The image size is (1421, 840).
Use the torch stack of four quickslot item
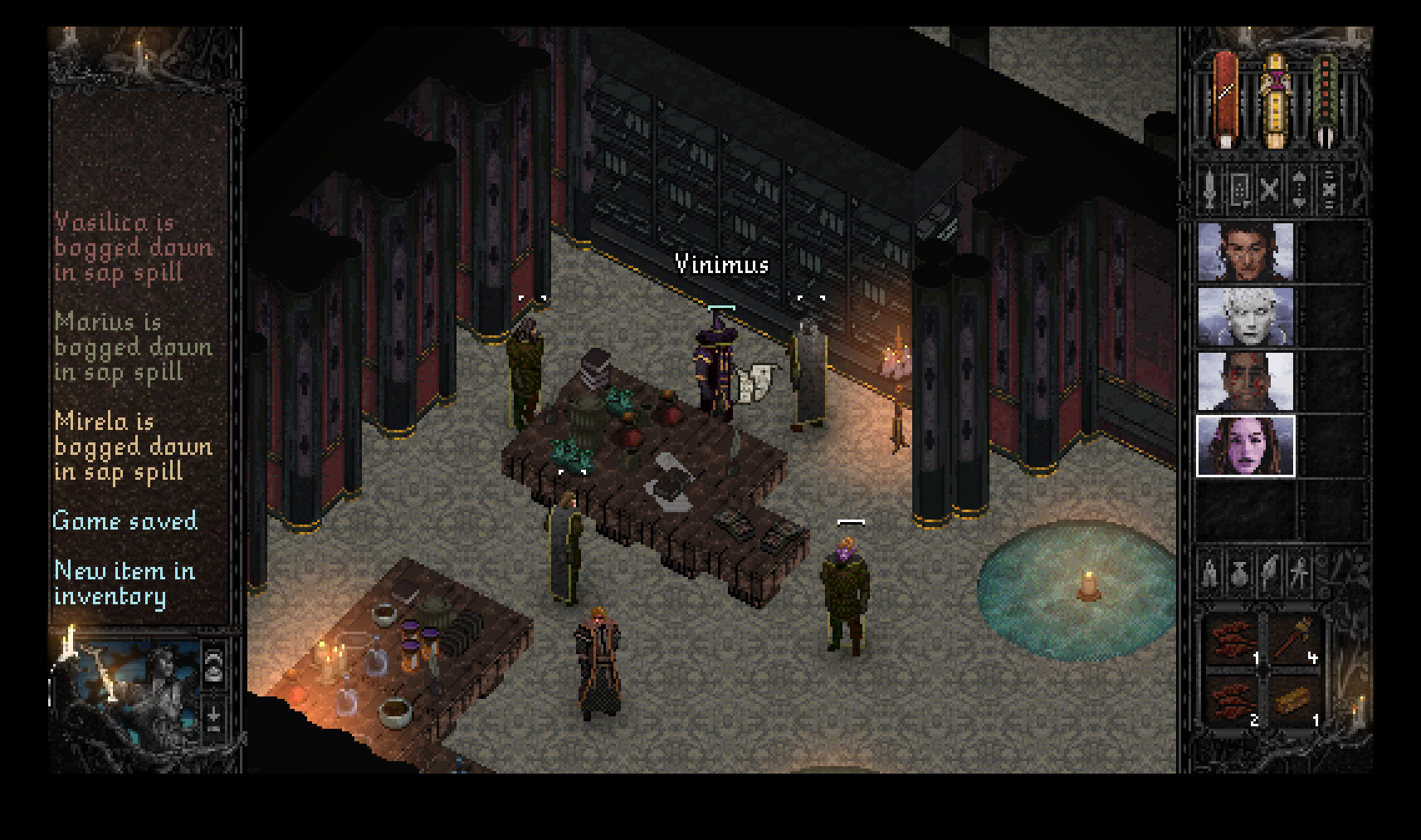[1292, 637]
